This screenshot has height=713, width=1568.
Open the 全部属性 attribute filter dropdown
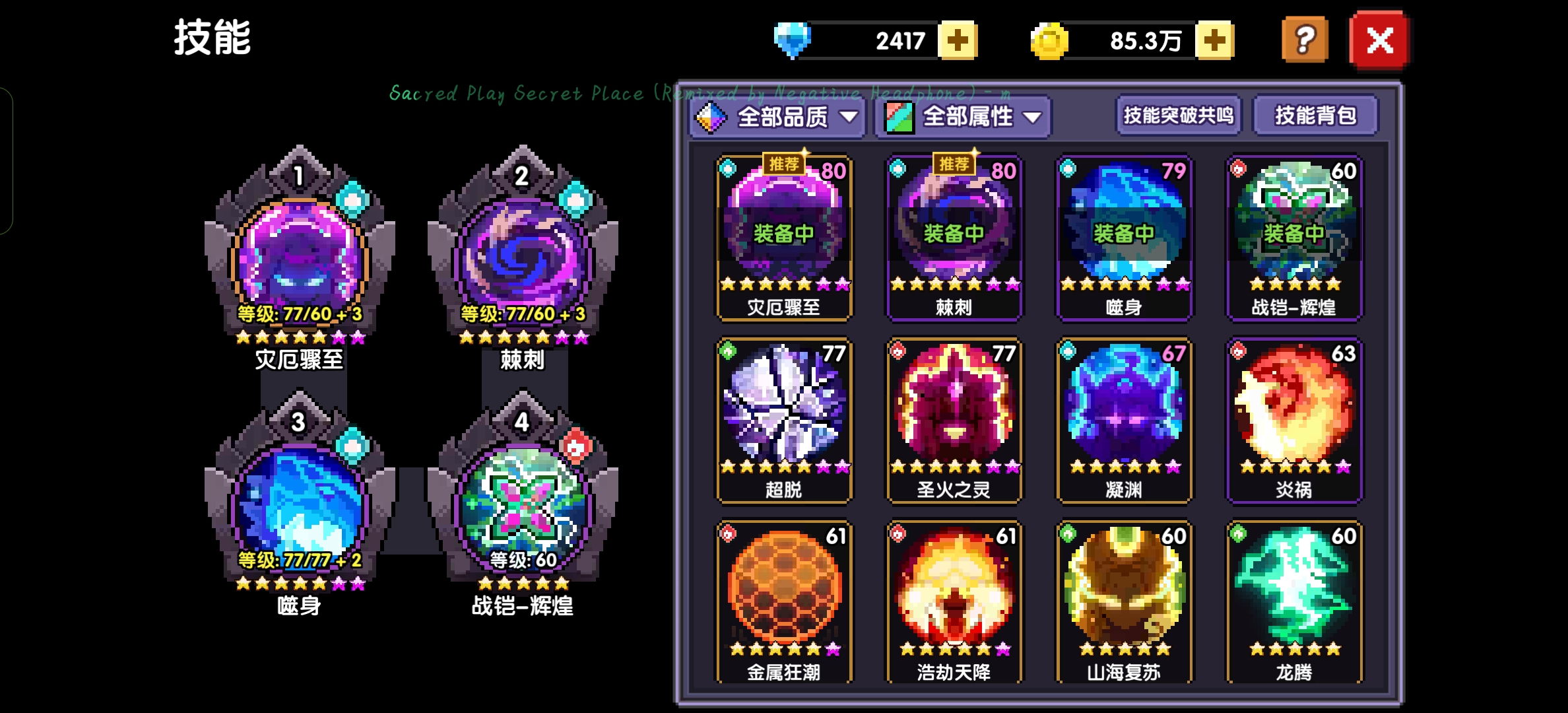click(x=963, y=117)
